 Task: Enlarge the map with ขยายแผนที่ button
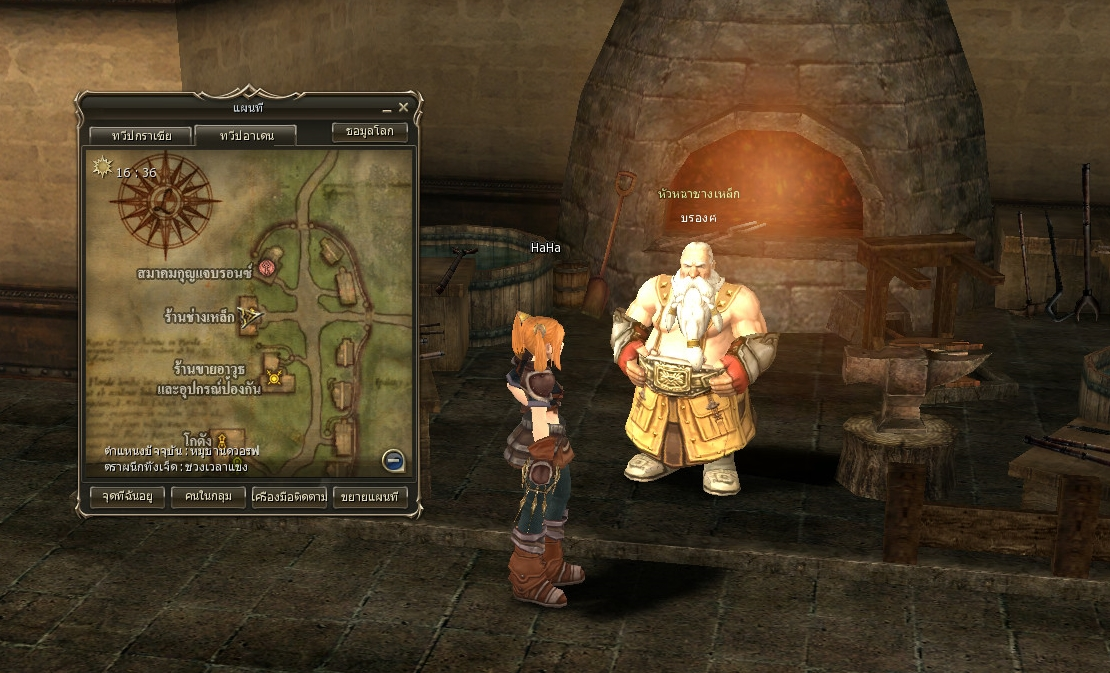370,496
